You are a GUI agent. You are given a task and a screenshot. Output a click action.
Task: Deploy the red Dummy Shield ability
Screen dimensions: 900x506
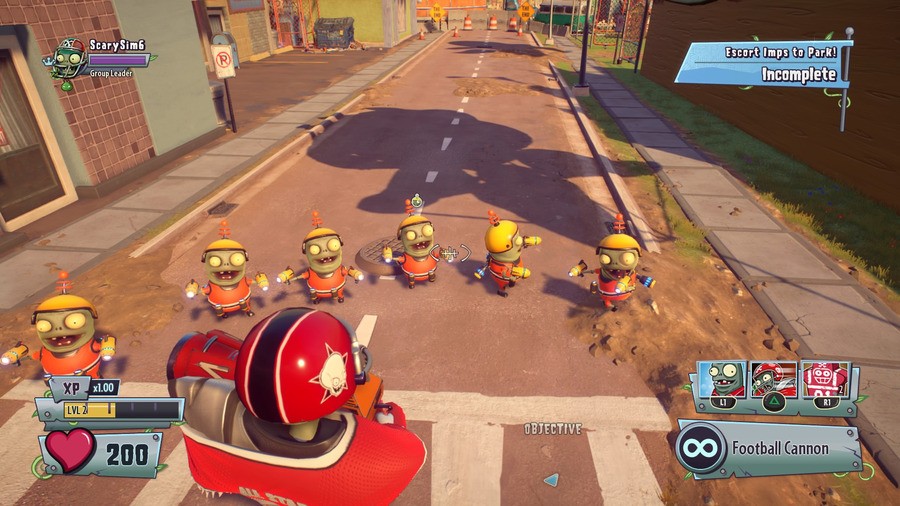[825, 380]
